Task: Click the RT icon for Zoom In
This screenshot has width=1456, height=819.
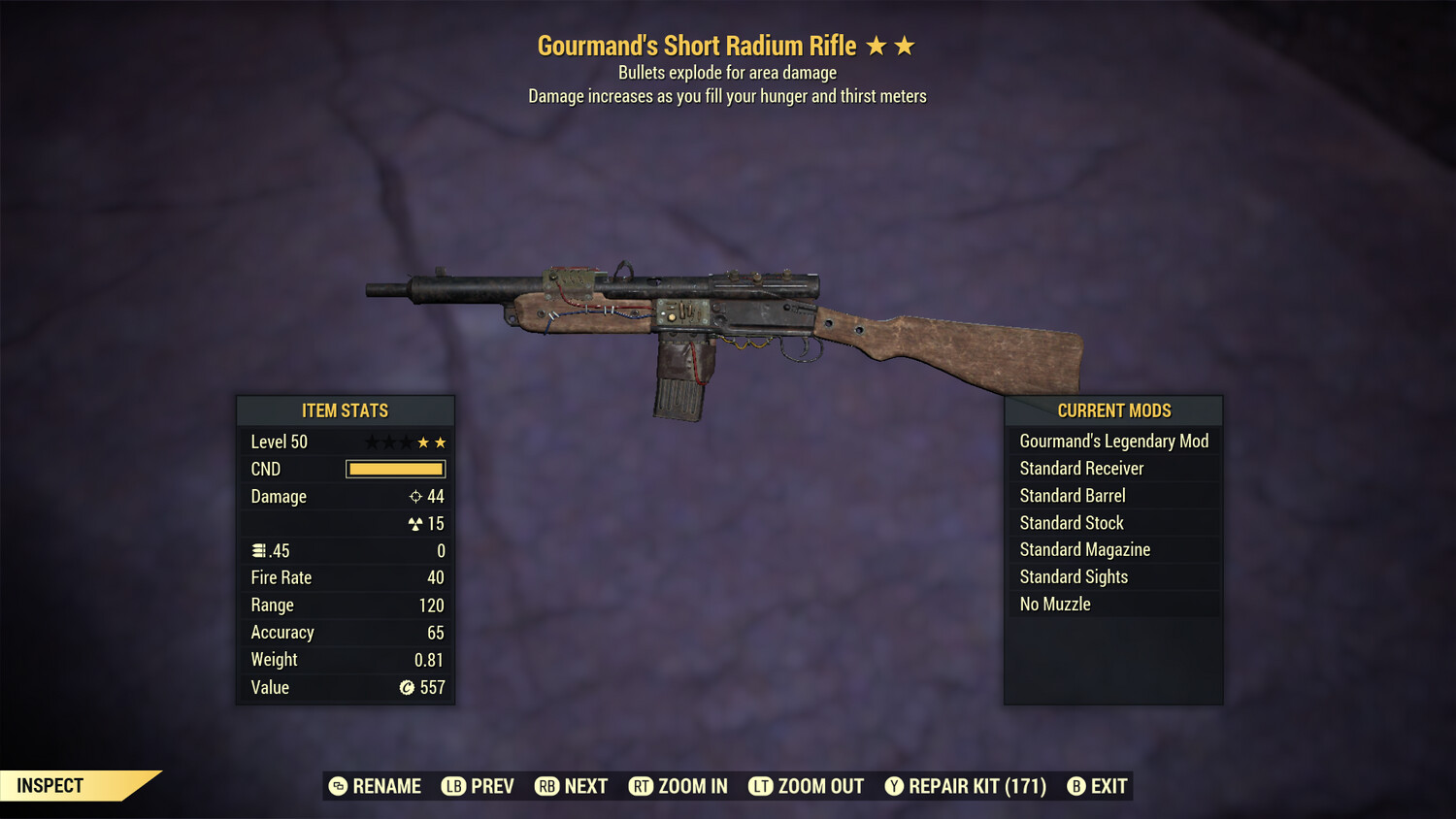Action: click(x=642, y=786)
